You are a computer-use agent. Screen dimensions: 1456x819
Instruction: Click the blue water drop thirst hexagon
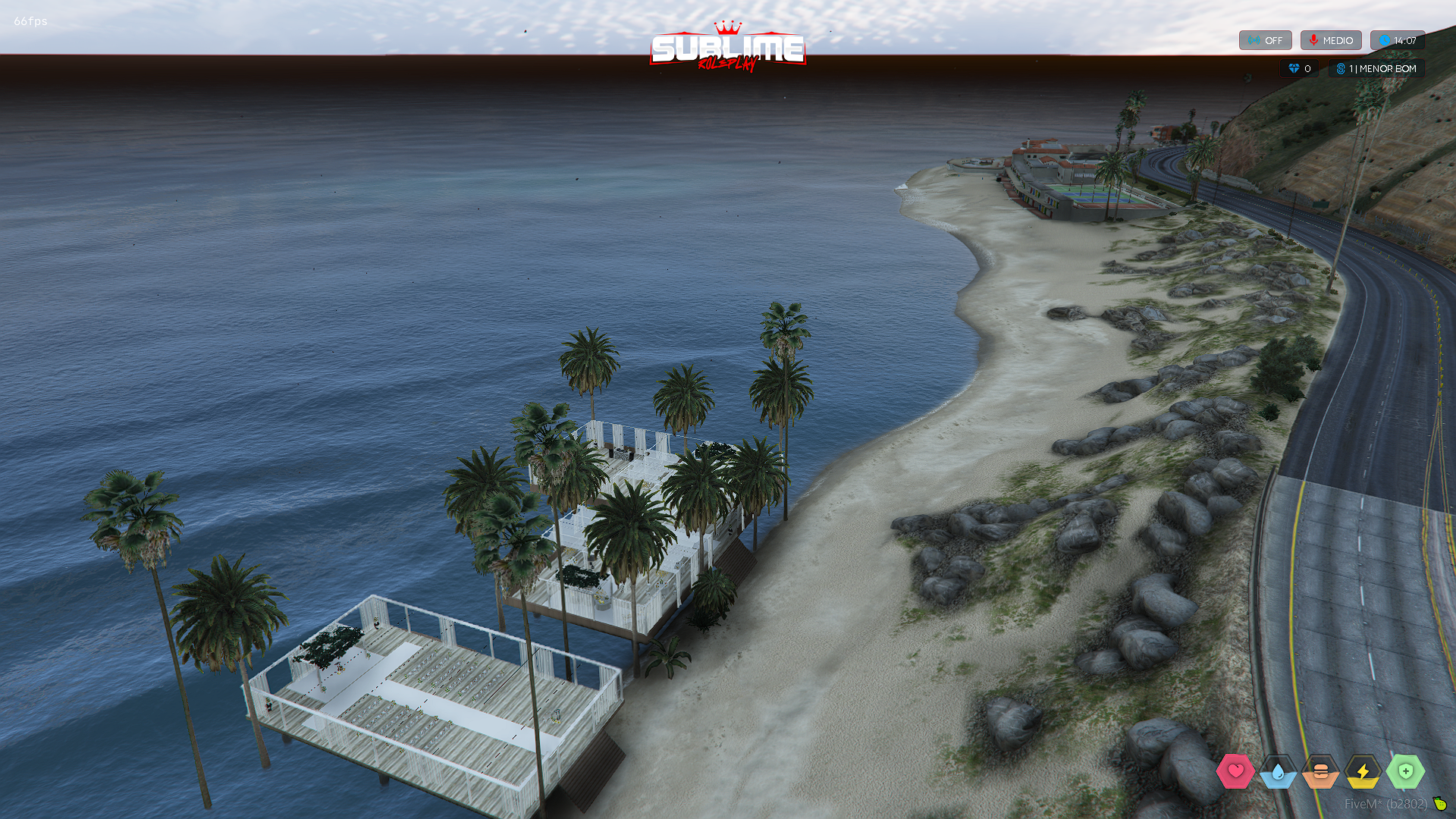pyautogui.click(x=1278, y=771)
